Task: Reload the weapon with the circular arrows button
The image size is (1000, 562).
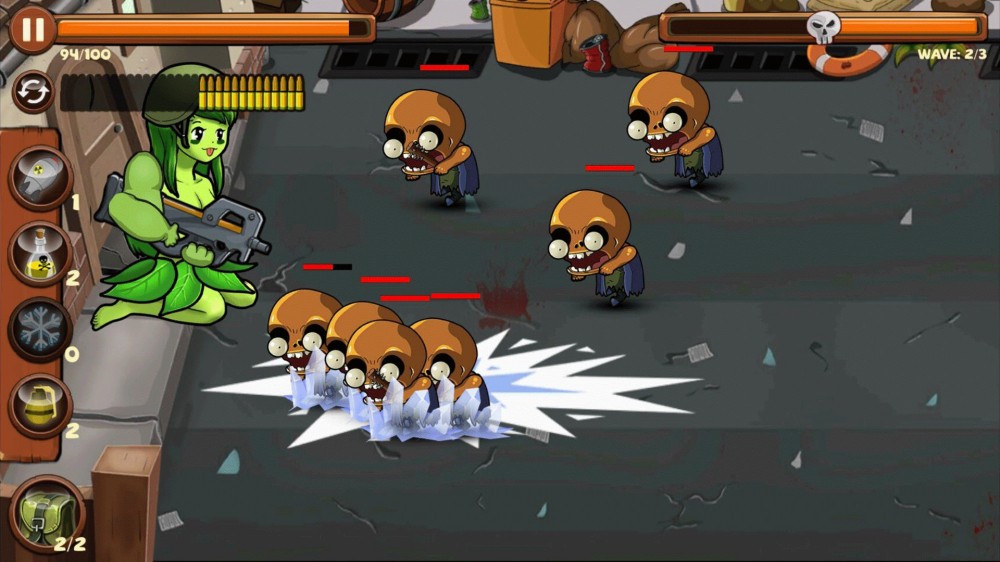Action: click(33, 93)
